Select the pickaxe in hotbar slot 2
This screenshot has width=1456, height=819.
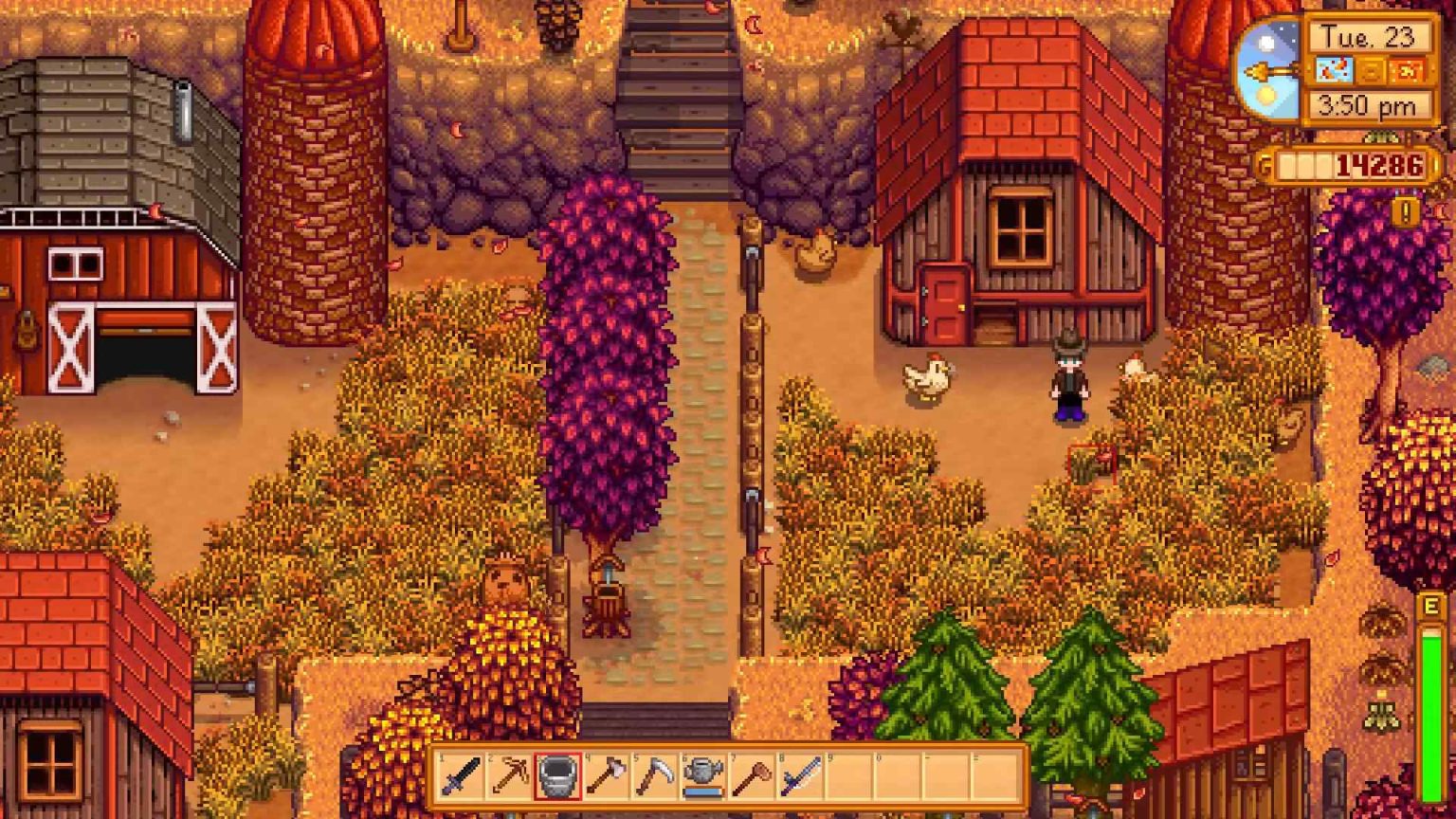click(510, 777)
